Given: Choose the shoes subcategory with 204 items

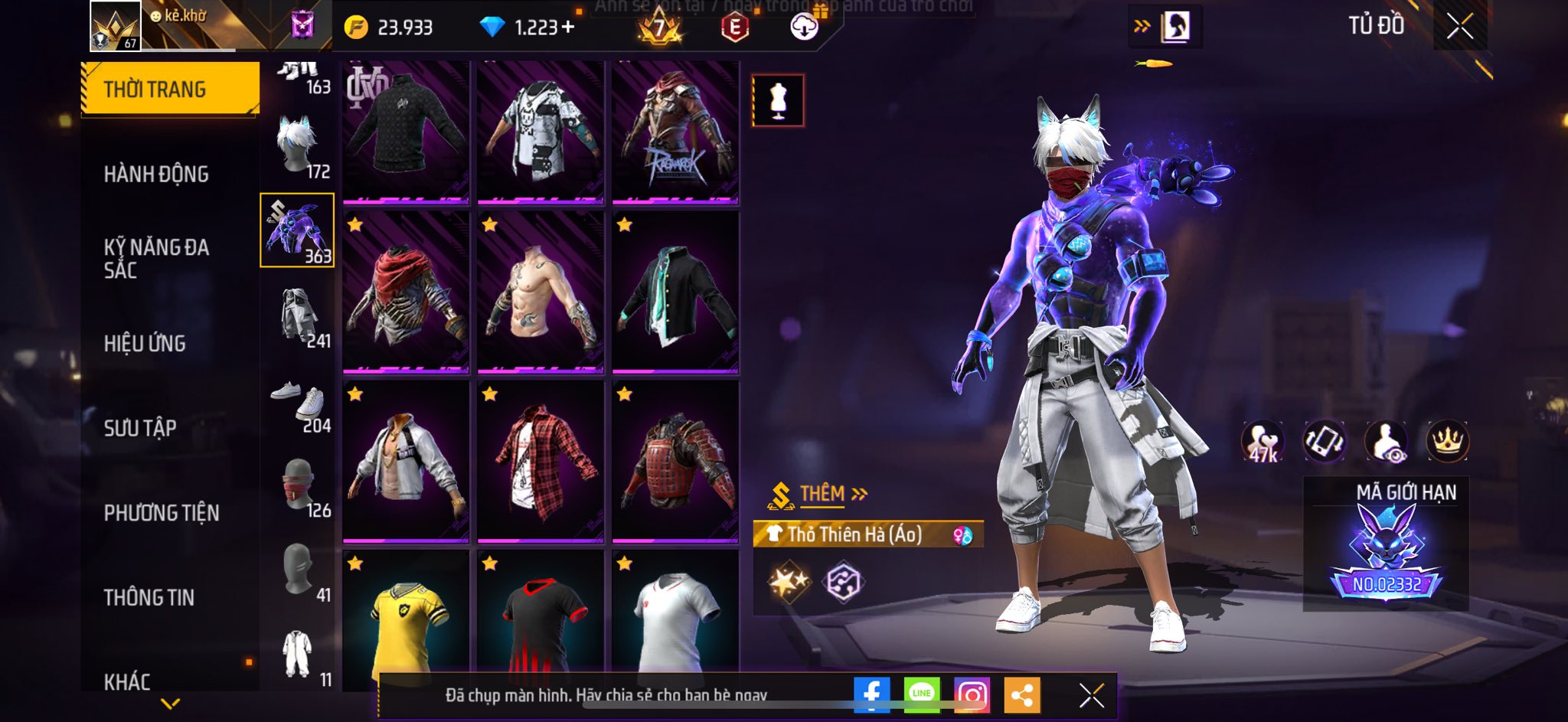Looking at the screenshot, I should 298,403.
